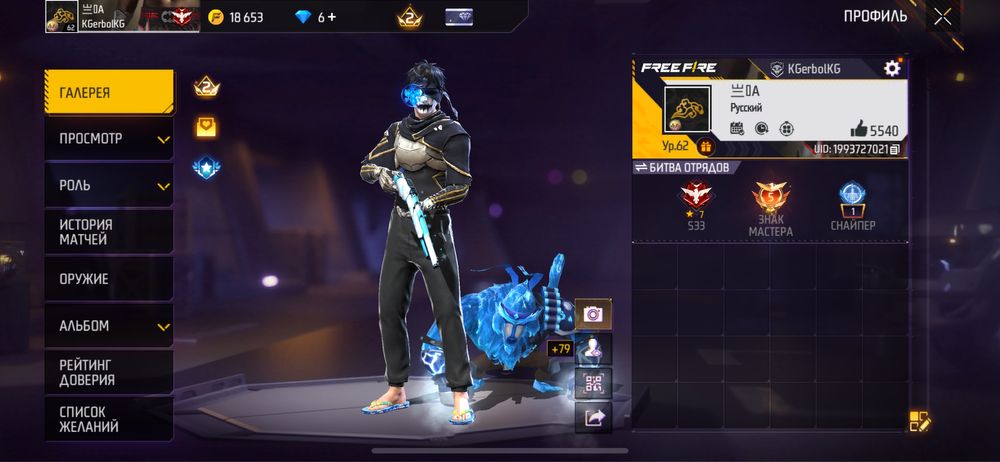This screenshot has height=462, width=1000.
Task: Click the orange gift icon beside level
Action: pyautogui.click(x=705, y=147)
